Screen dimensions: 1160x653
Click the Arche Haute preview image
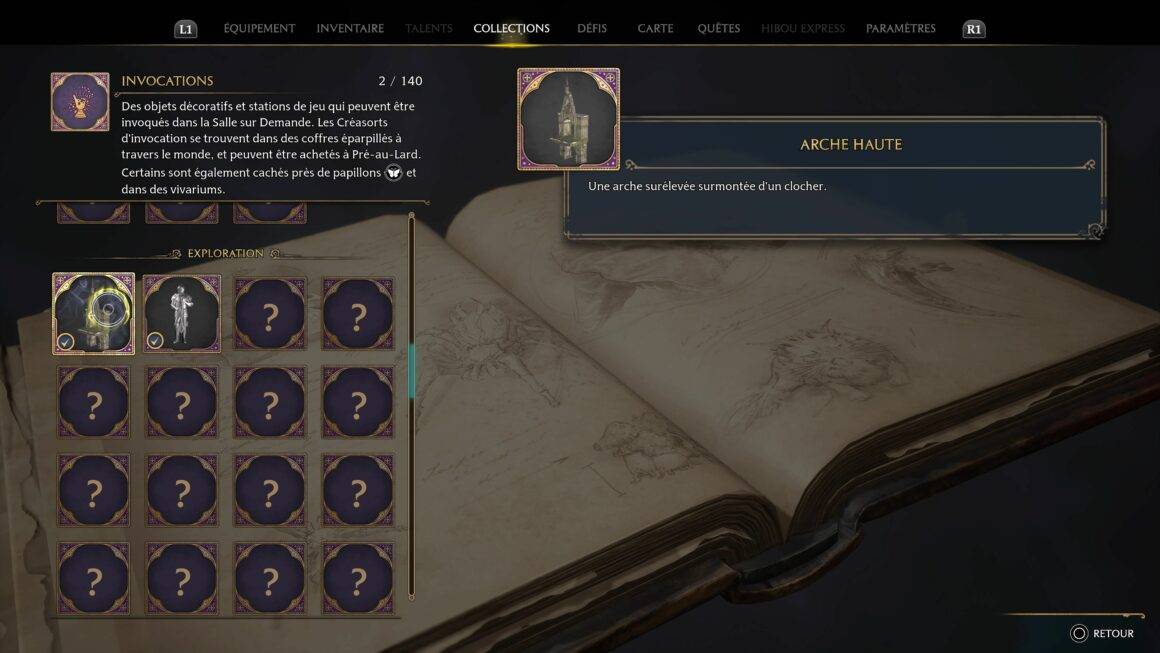568,119
